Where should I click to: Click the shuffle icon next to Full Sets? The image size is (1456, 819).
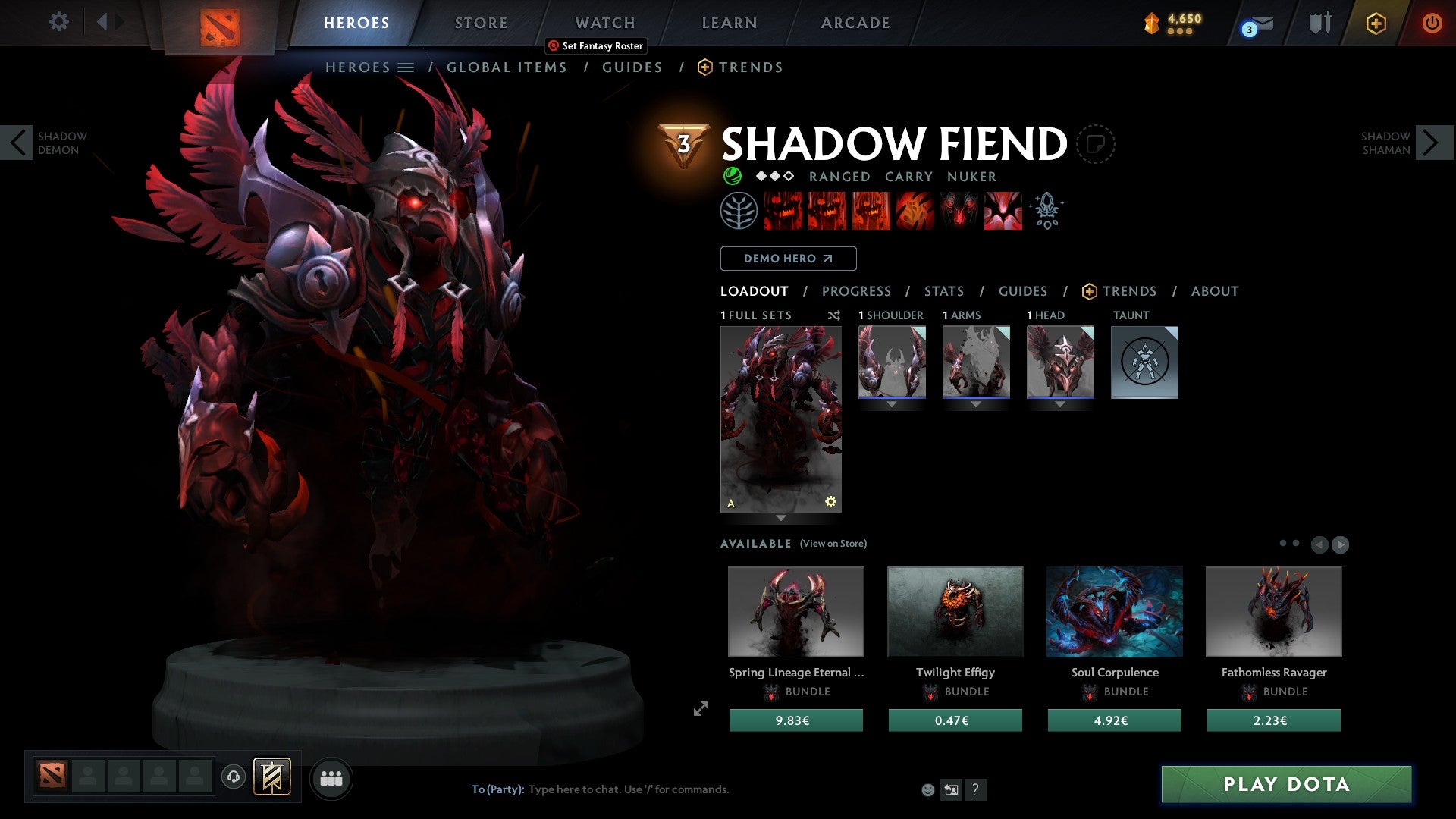(834, 315)
